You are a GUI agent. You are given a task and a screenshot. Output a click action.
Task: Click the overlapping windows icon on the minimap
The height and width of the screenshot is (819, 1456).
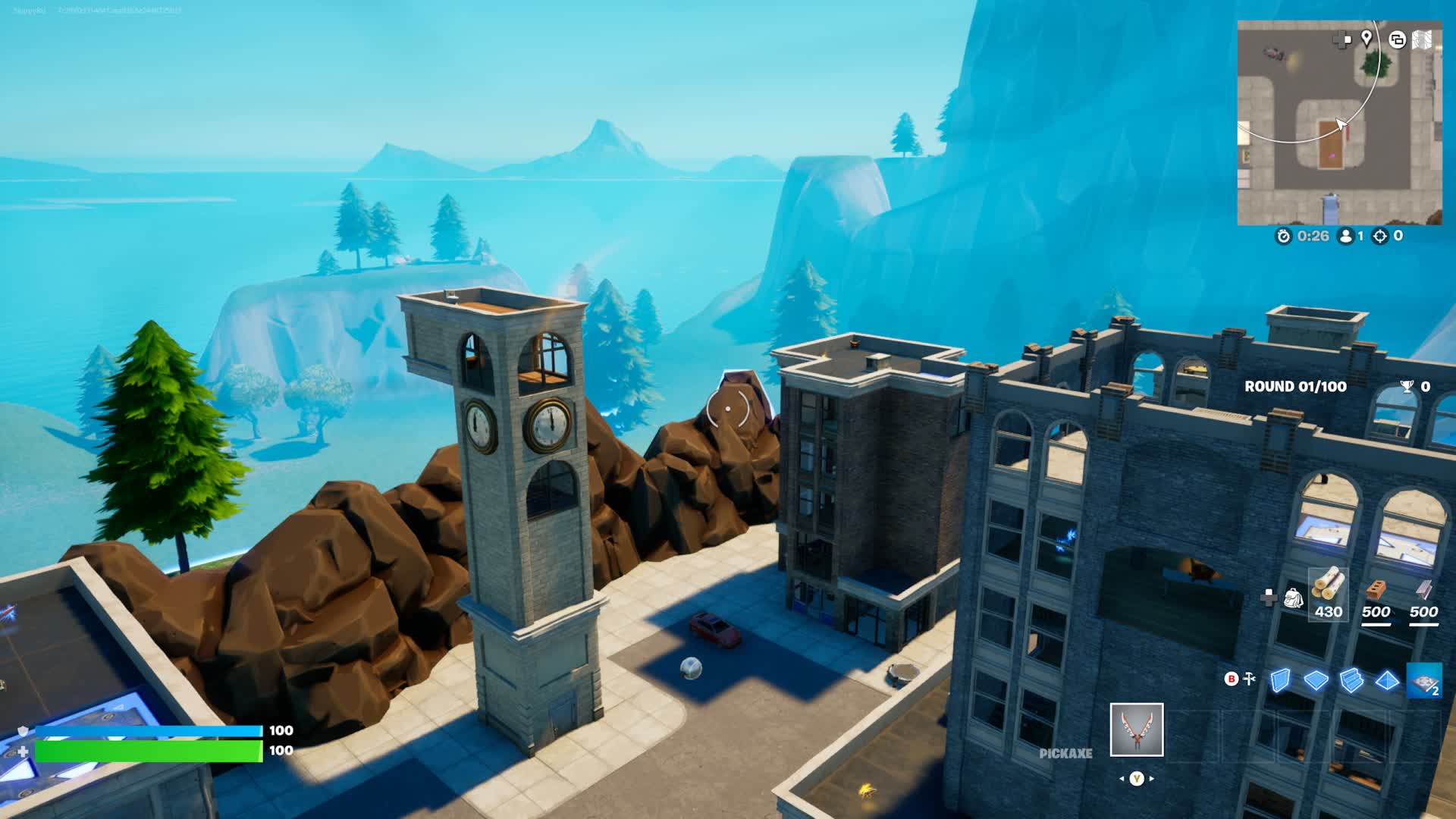[x=1396, y=39]
